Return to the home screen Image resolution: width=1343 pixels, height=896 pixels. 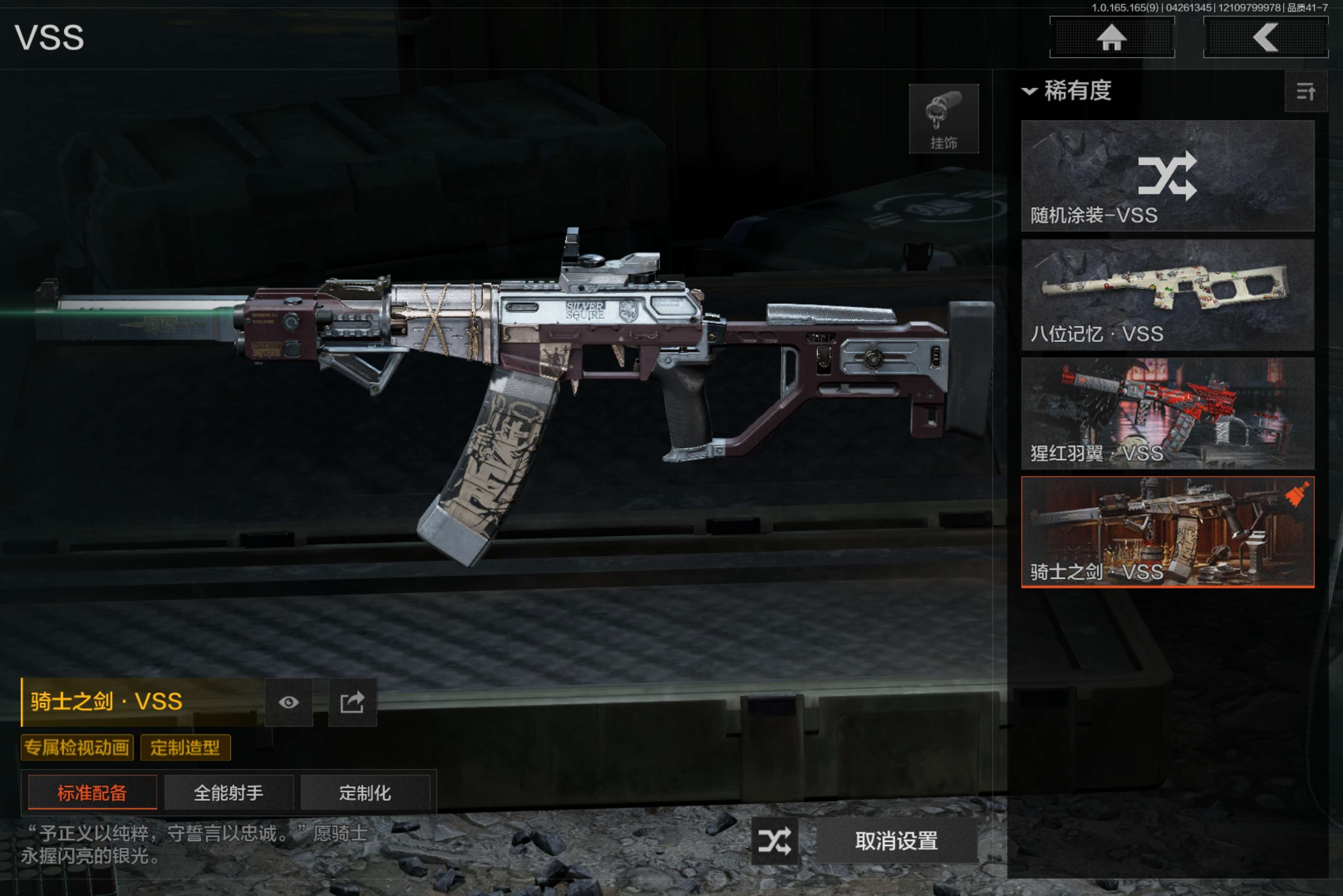pos(1111,38)
